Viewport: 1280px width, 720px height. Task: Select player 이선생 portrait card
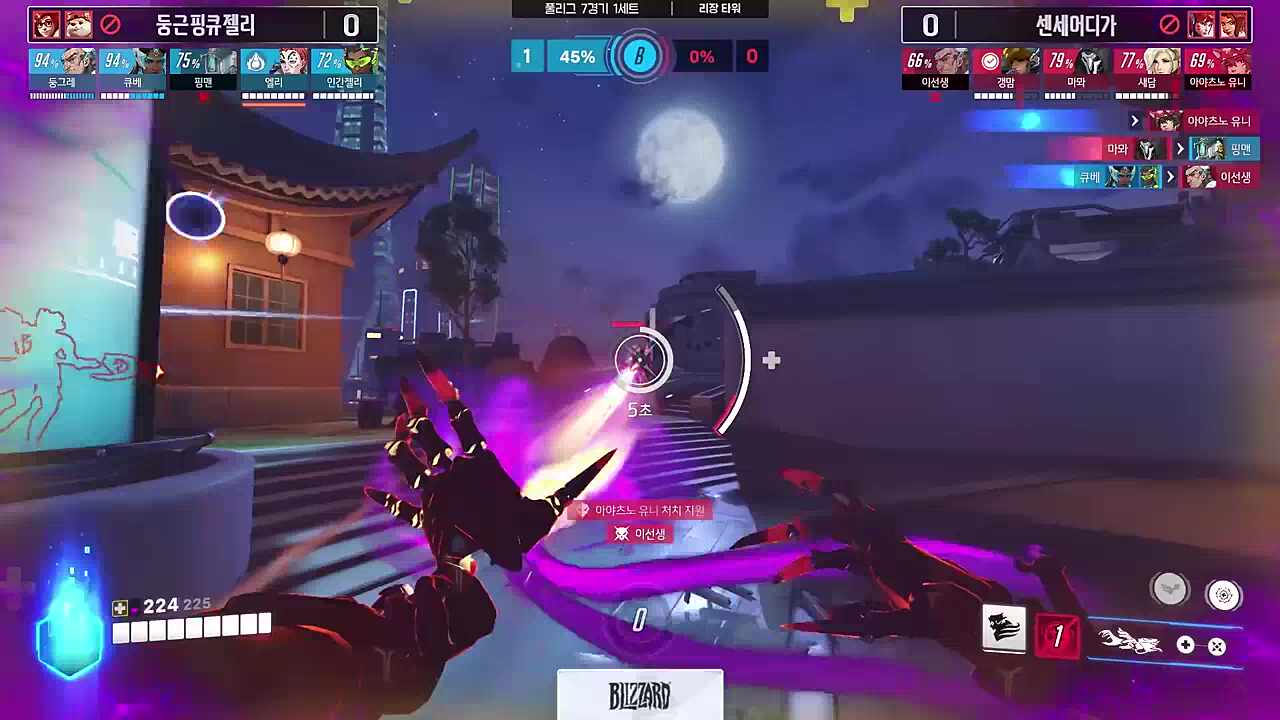935,70
